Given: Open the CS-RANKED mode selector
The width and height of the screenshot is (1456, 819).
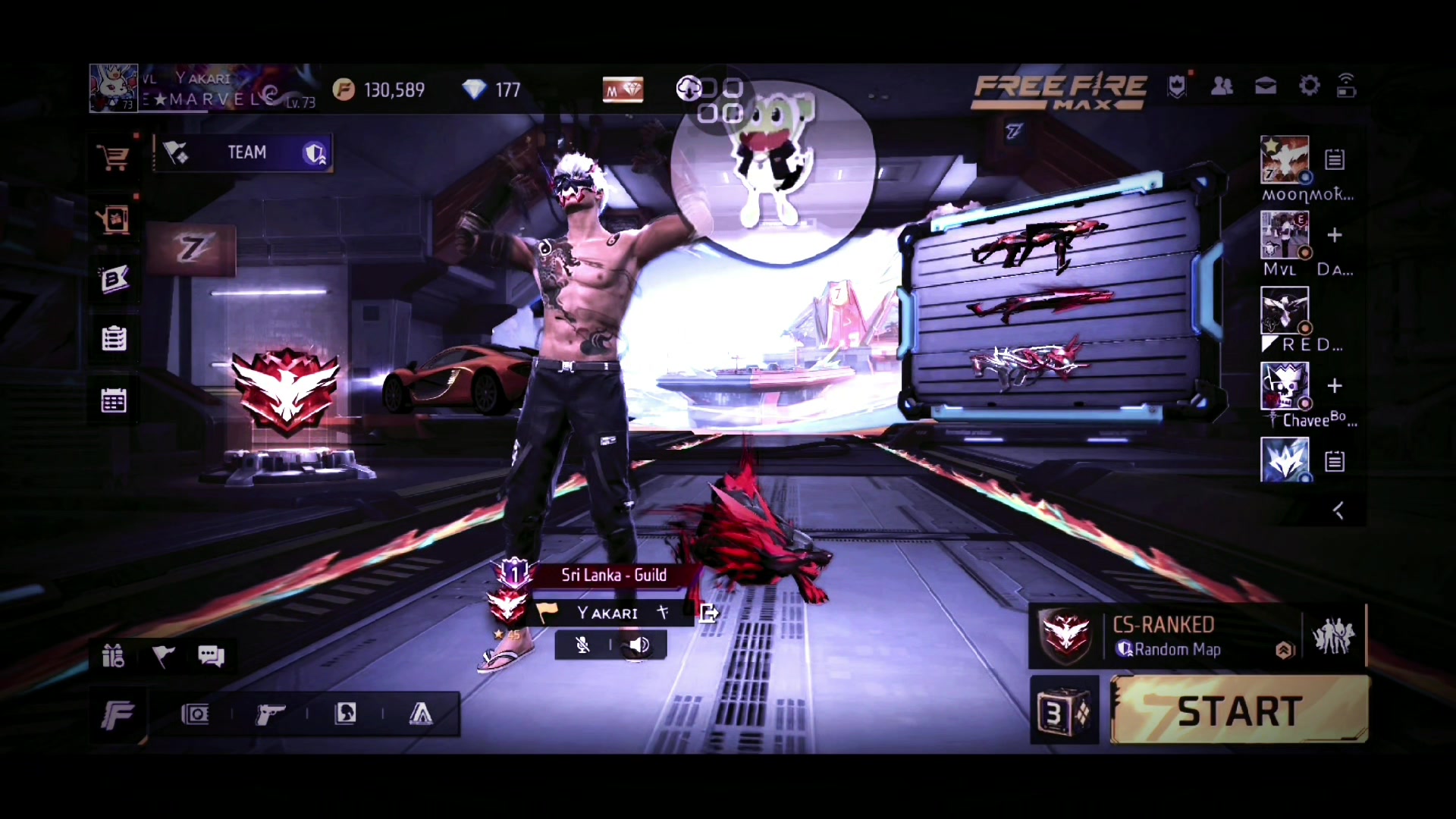Looking at the screenshot, I should [x=1165, y=636].
